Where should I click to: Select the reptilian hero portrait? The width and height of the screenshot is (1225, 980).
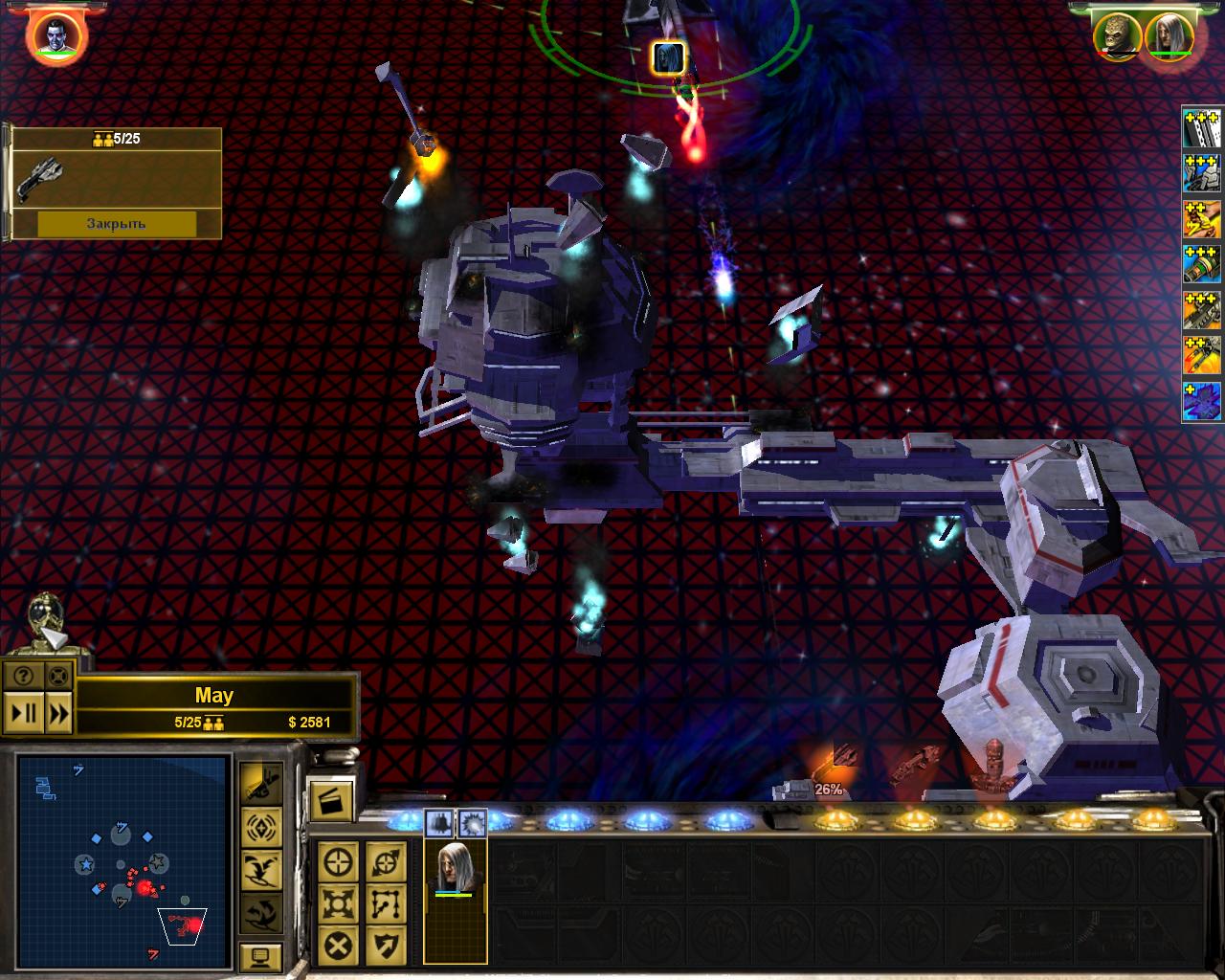[x=1116, y=36]
